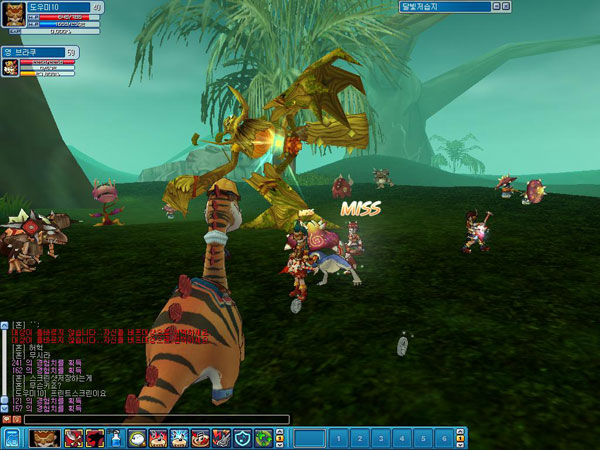This screenshot has height=450, width=600.
Task: Activate the green swirl skill icon
Action: pos(263,438)
